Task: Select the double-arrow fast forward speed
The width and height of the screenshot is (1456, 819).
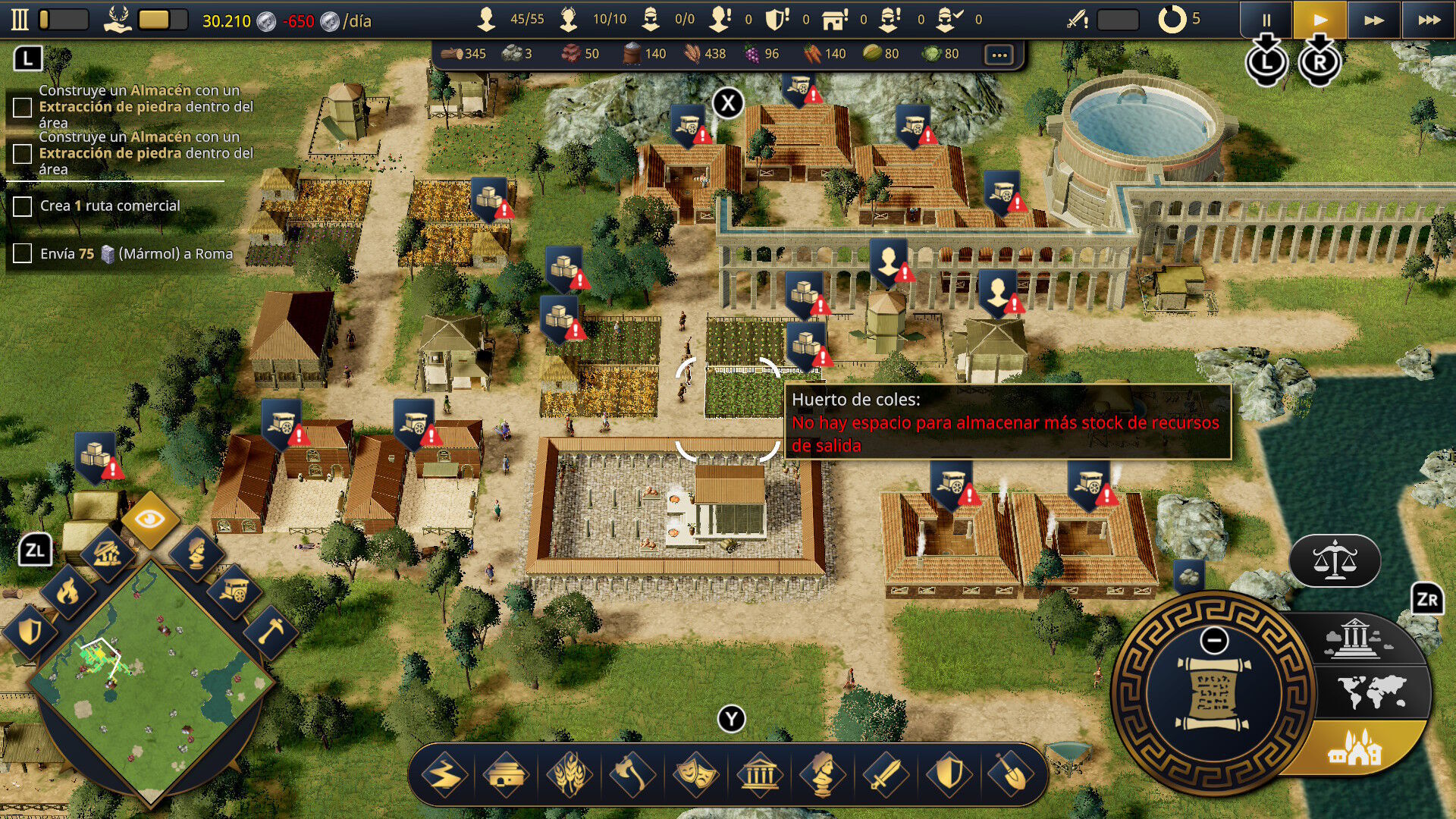Action: pos(1374,20)
